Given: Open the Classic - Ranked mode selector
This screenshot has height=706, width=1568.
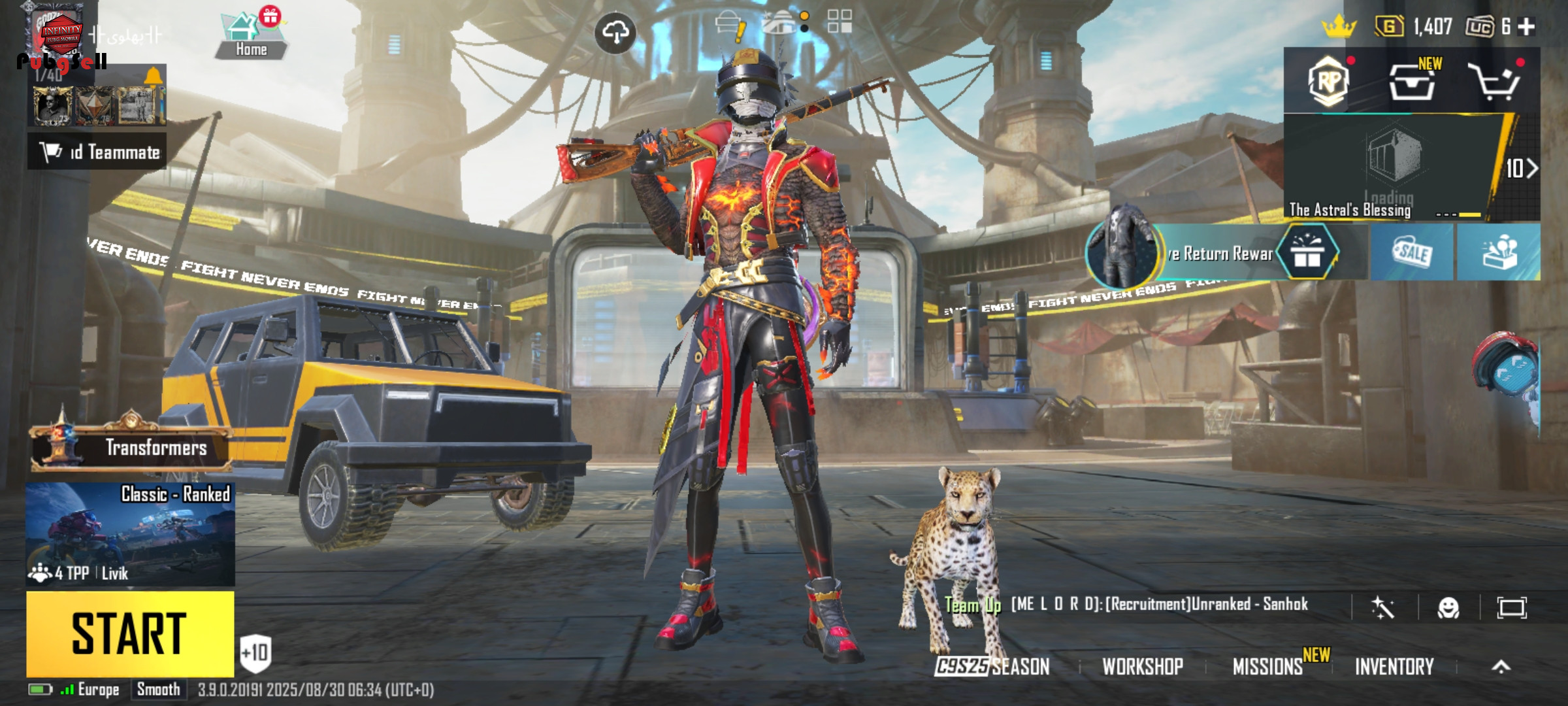Looking at the screenshot, I should (x=130, y=534).
